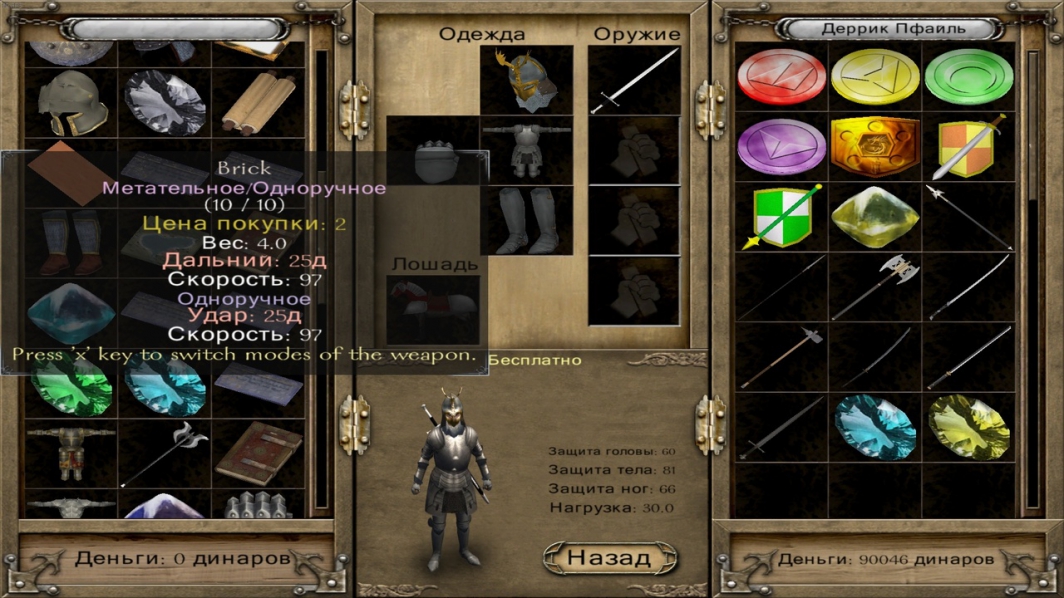Take the red disc from merchant inventory
The image size is (1064, 598).
[x=781, y=77]
